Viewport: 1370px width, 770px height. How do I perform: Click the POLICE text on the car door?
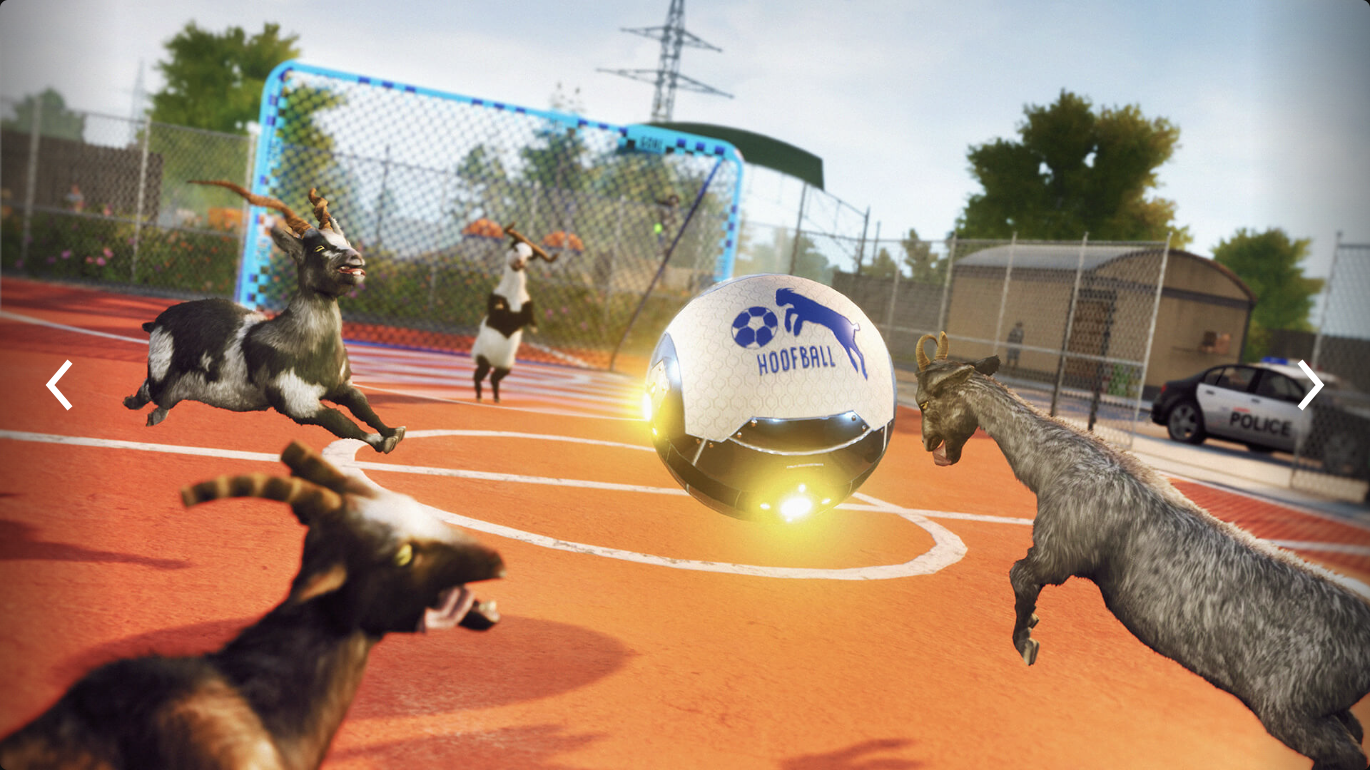[x=1258, y=421]
